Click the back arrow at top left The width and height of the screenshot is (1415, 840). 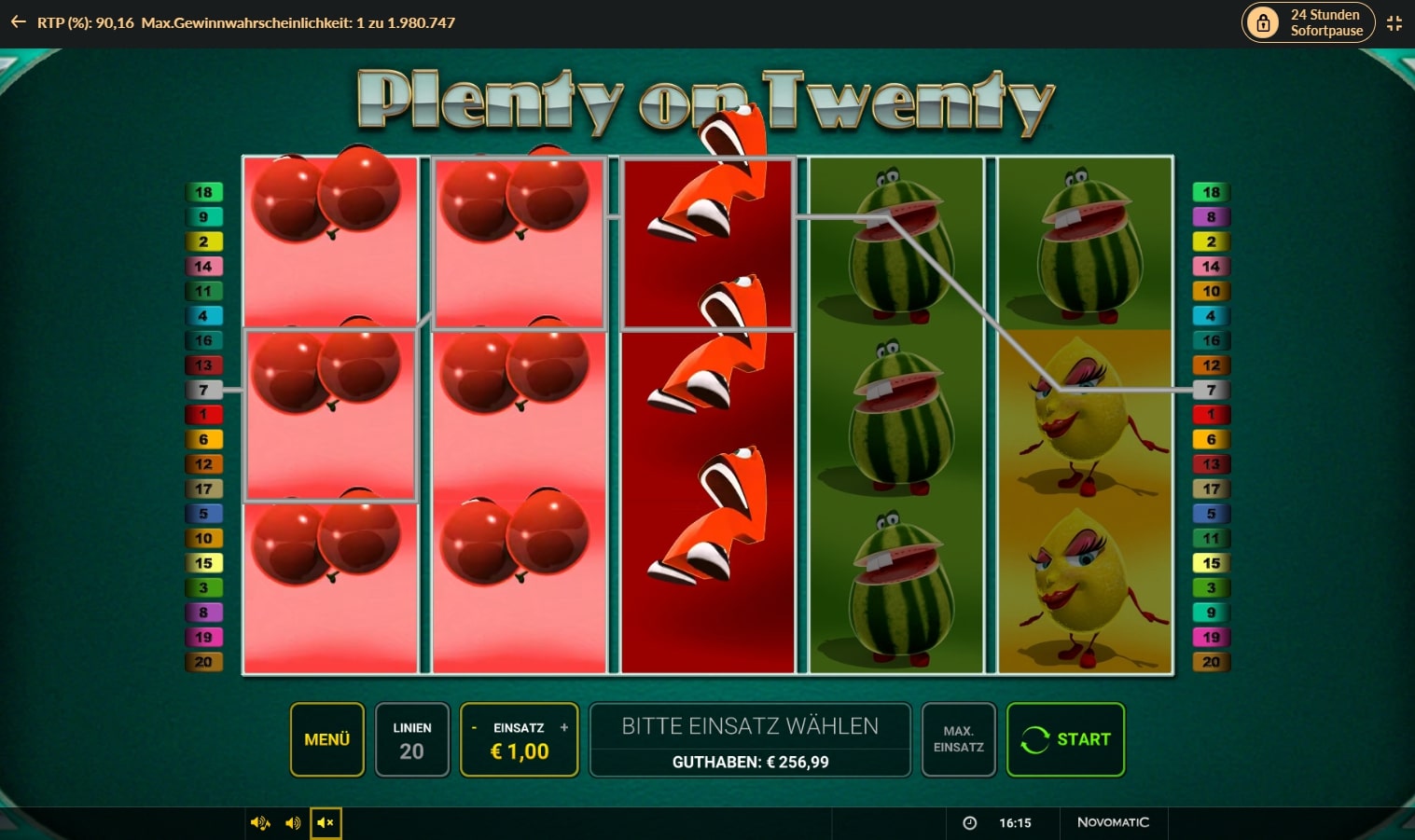[x=18, y=22]
